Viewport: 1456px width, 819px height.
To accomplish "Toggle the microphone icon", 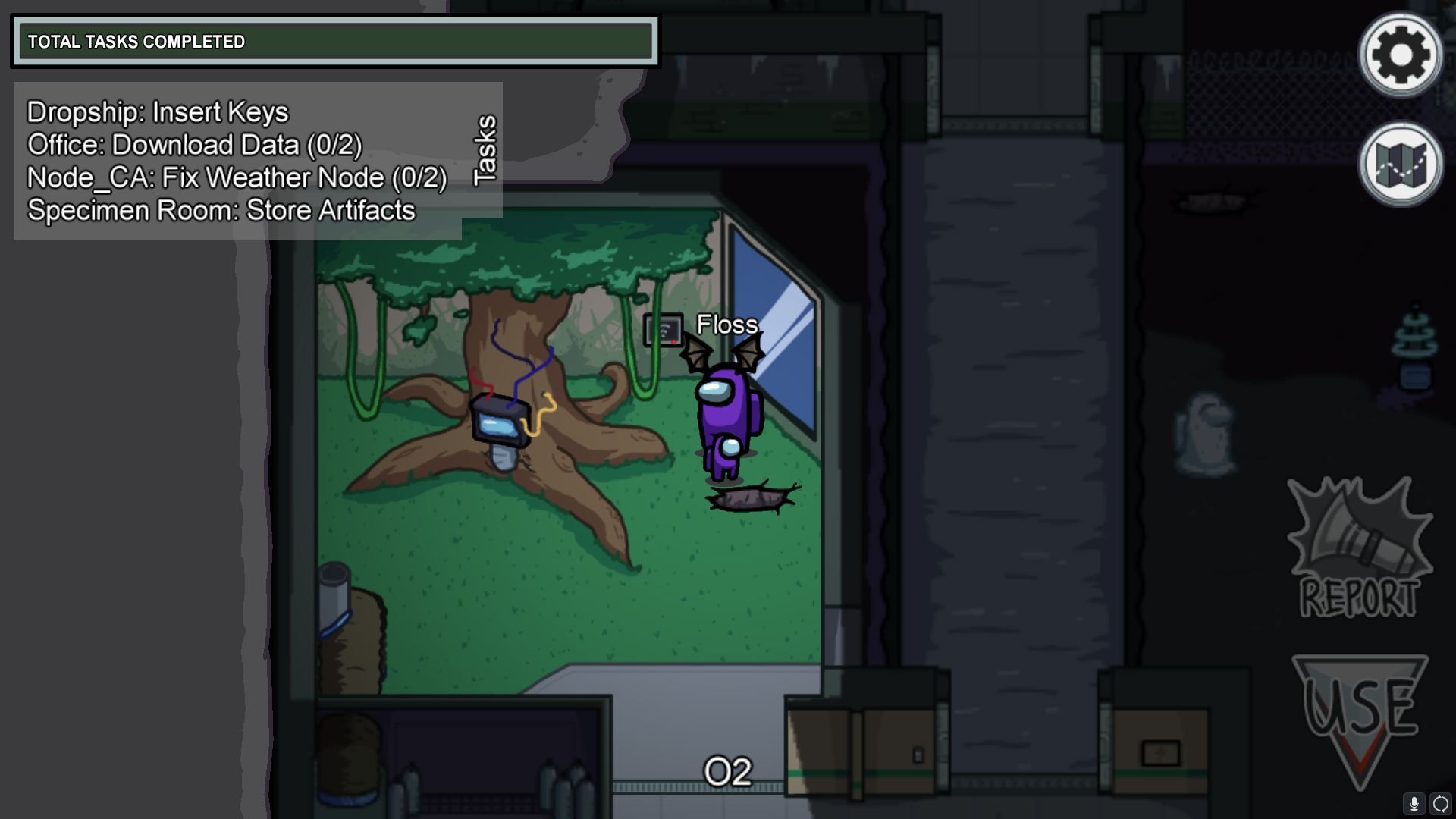I will [x=1414, y=803].
